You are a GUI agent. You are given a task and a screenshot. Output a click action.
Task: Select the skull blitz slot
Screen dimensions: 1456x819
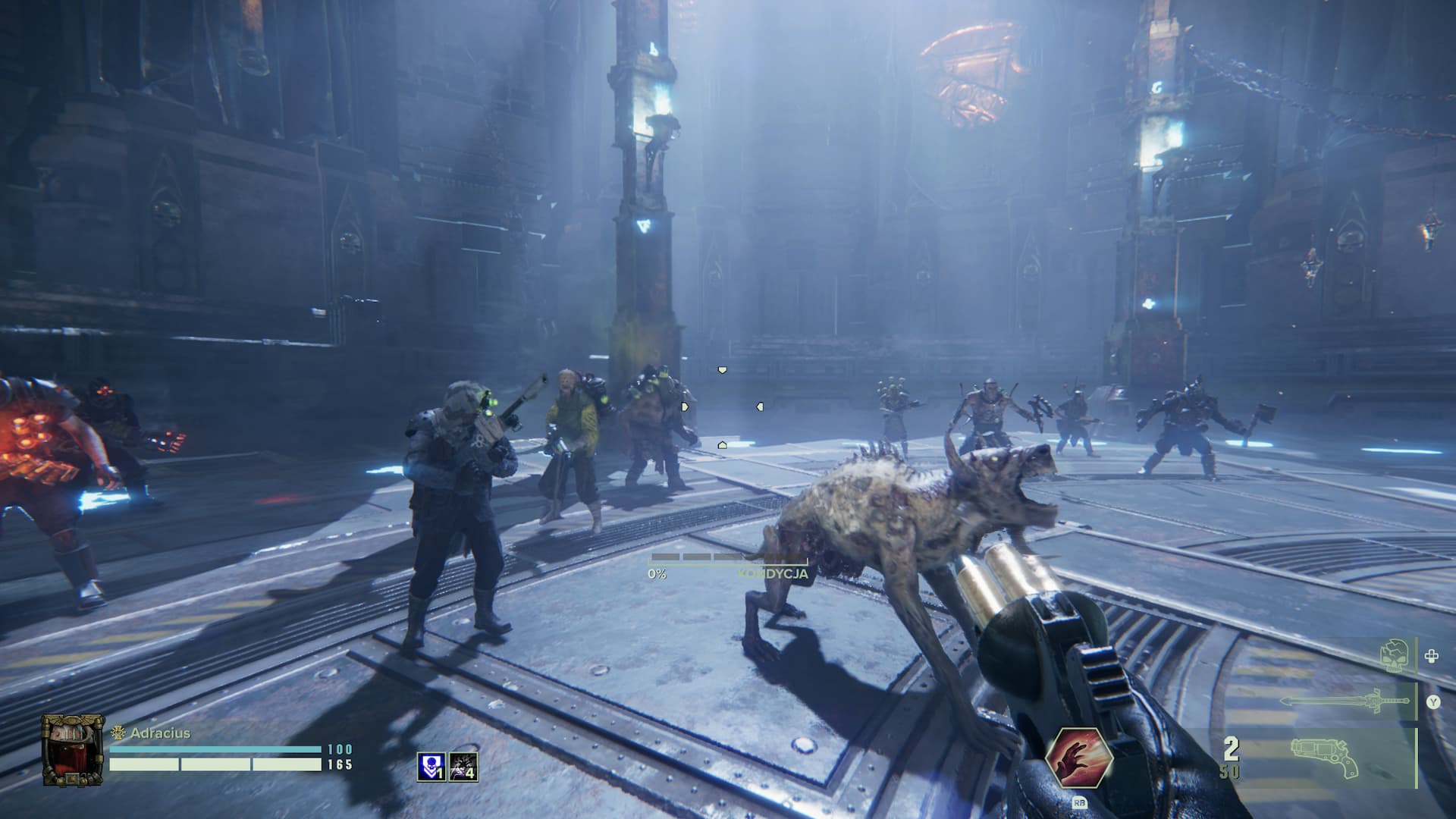tap(1397, 656)
